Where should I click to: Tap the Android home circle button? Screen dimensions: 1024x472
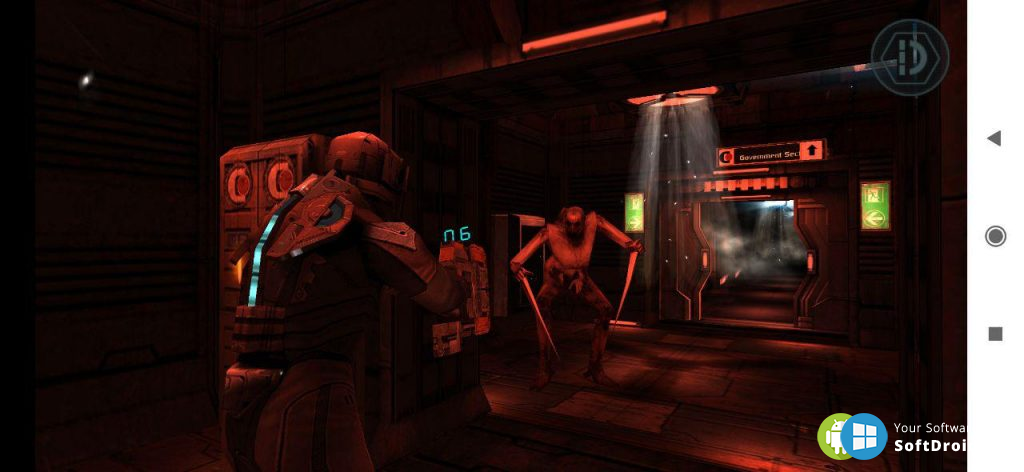(x=995, y=236)
